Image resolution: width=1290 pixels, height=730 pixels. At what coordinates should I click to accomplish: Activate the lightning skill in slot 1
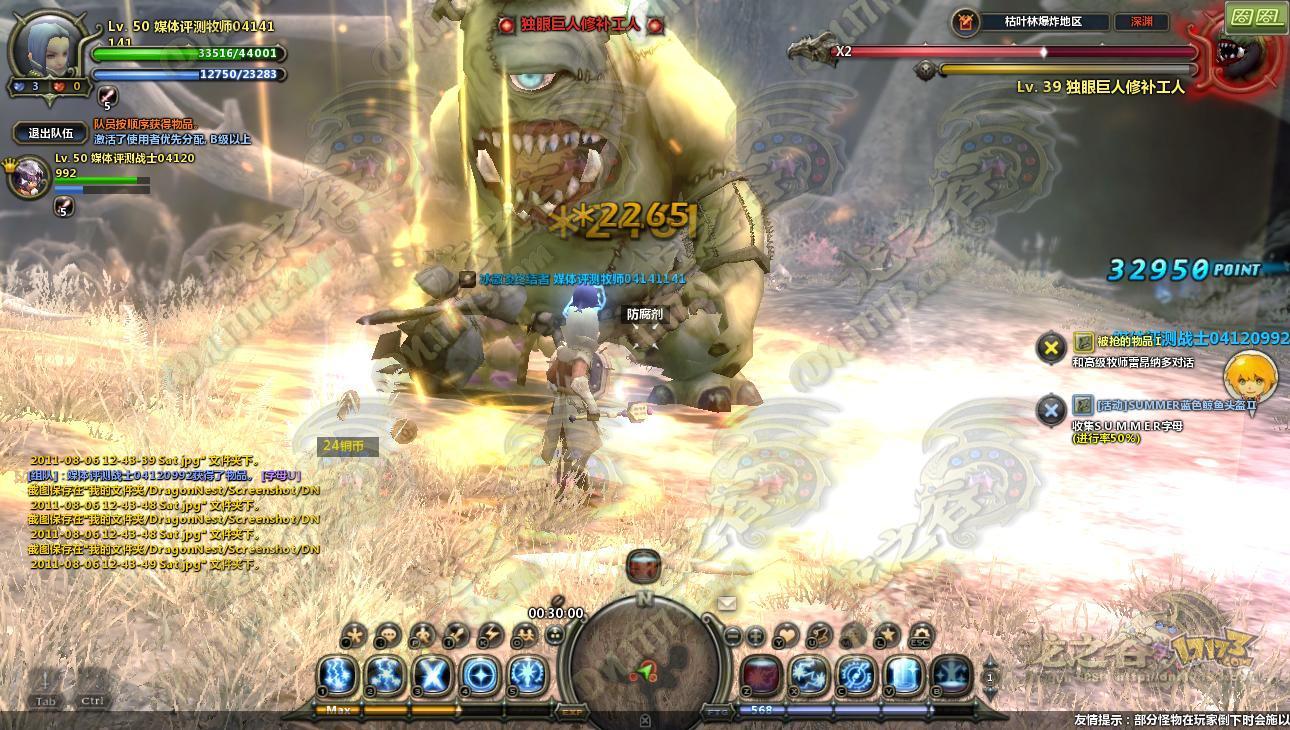click(x=338, y=676)
